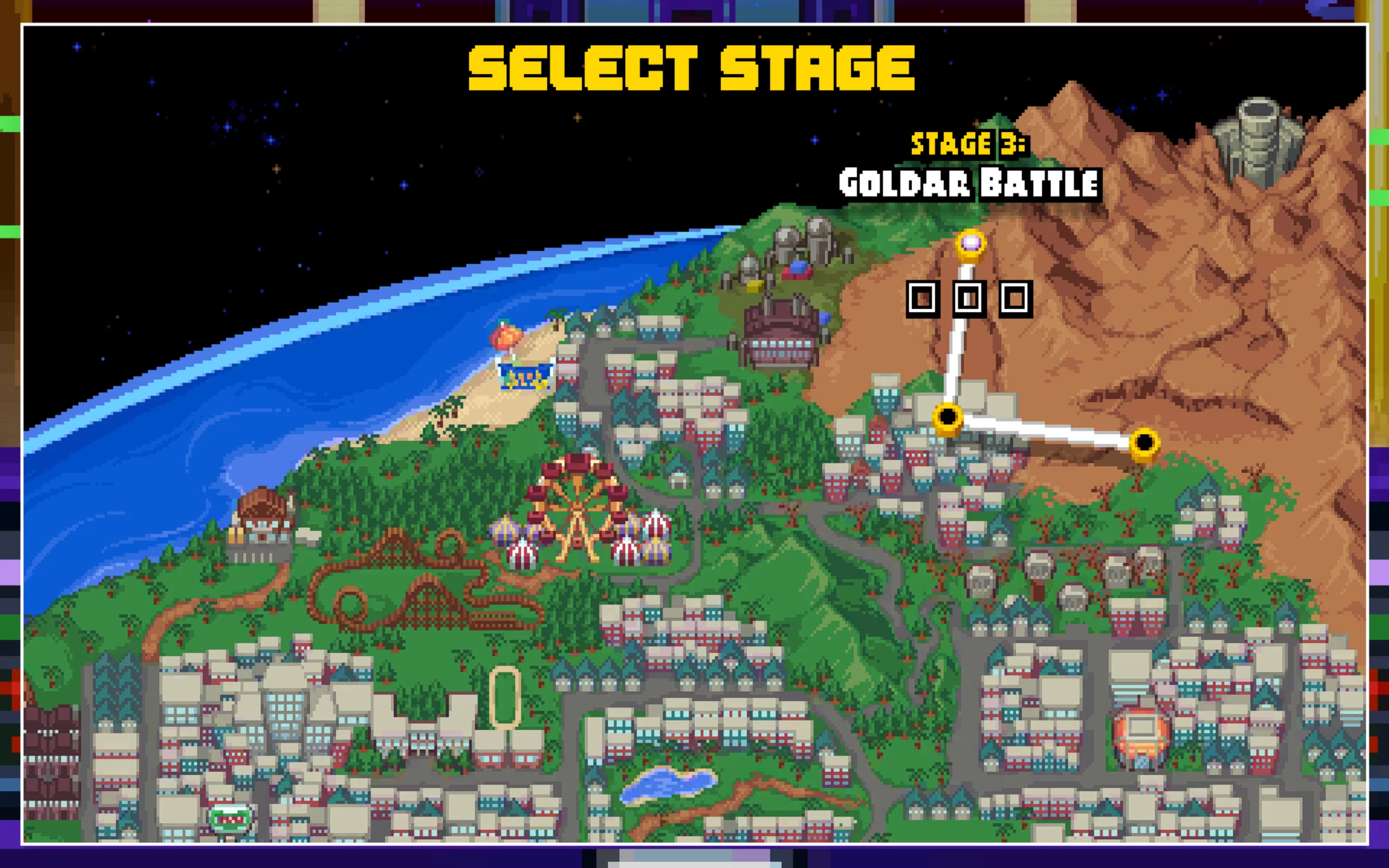Viewport: 1389px width, 868px height.
Task: Select the glowing Goldar Battle stage node
Action: coord(971,245)
